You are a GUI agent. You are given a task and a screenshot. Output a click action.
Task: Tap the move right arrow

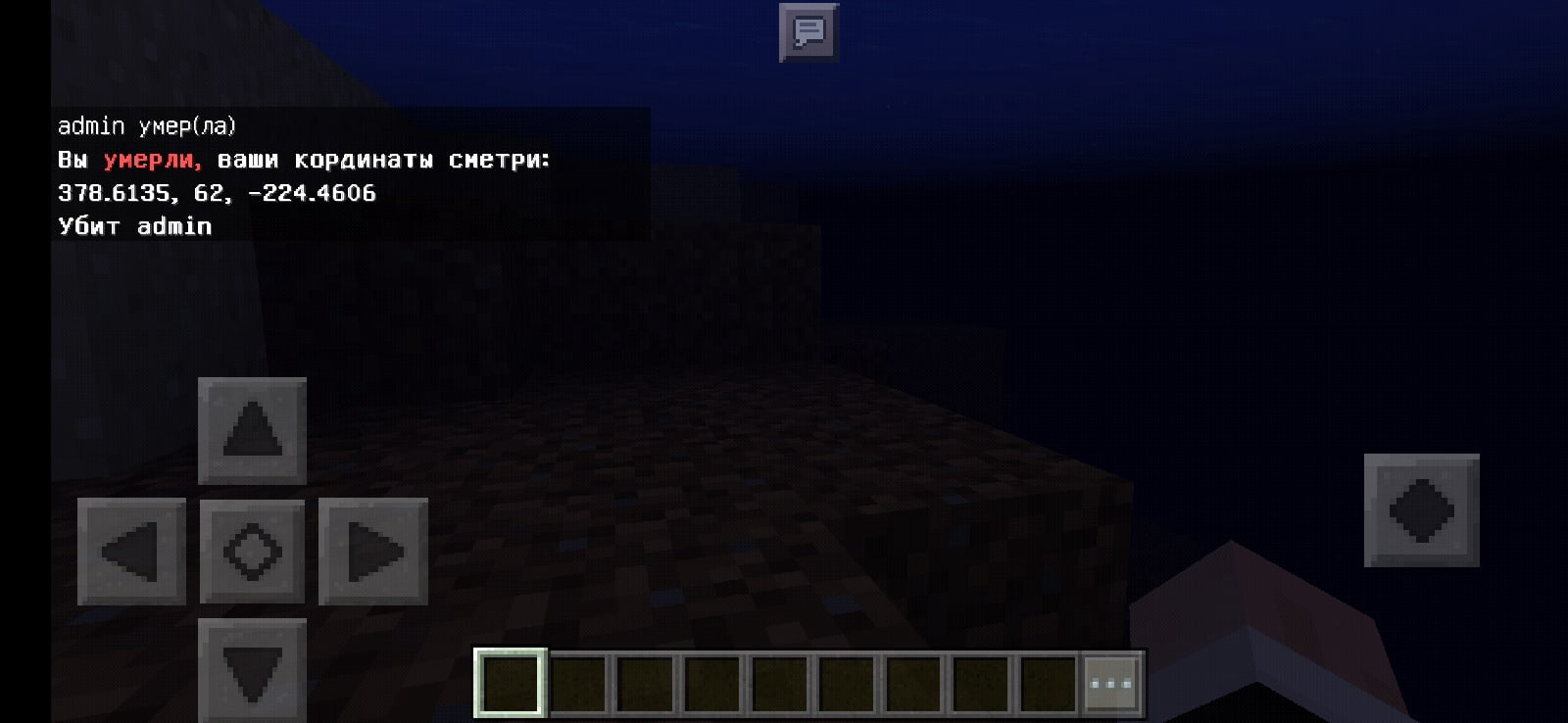coord(373,552)
